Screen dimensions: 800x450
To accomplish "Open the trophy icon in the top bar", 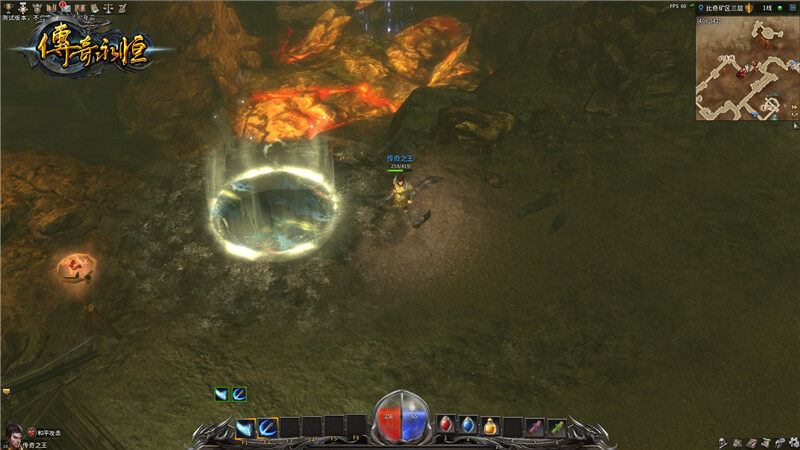I will coord(9,7).
